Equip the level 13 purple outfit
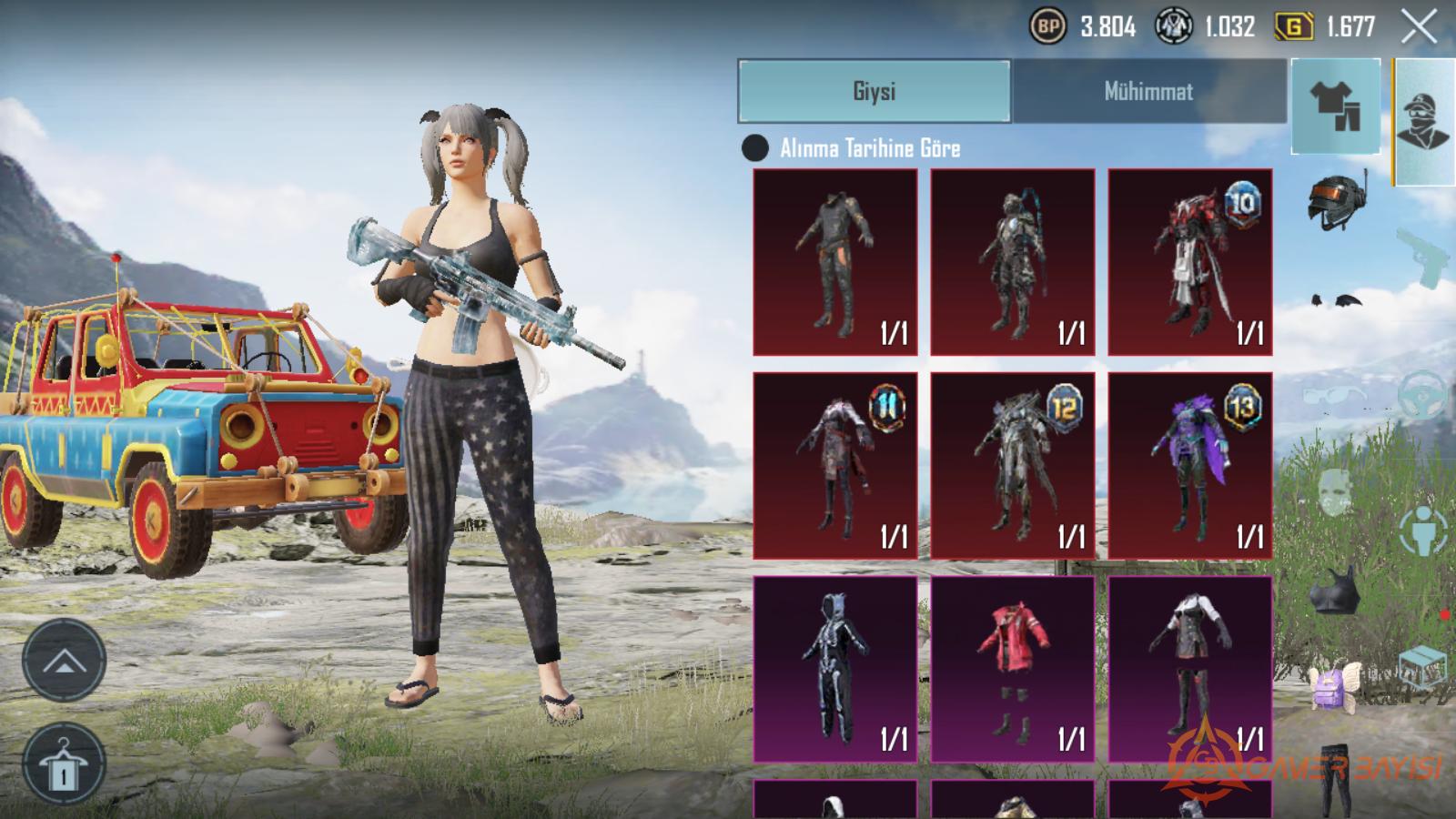This screenshot has height=819, width=1456. [1189, 465]
